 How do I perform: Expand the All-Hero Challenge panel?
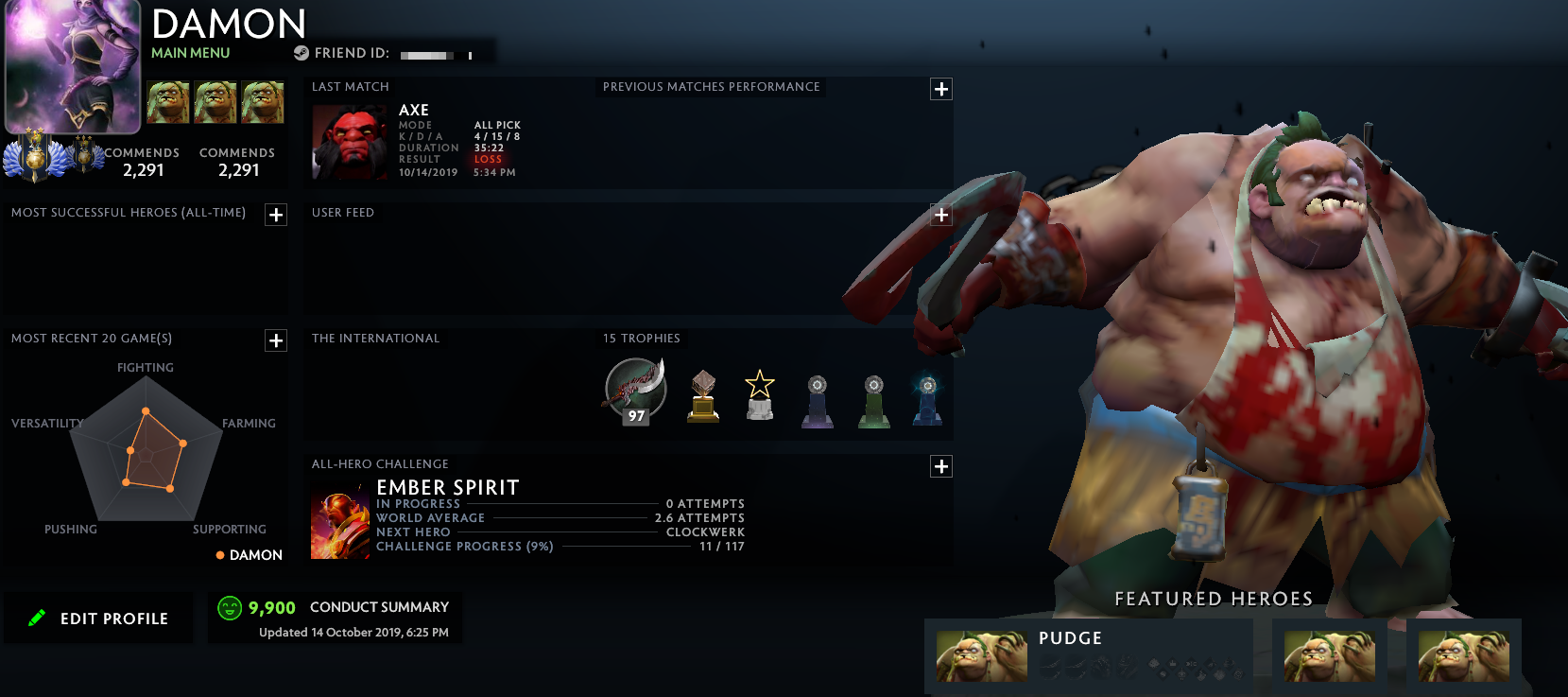(x=941, y=466)
